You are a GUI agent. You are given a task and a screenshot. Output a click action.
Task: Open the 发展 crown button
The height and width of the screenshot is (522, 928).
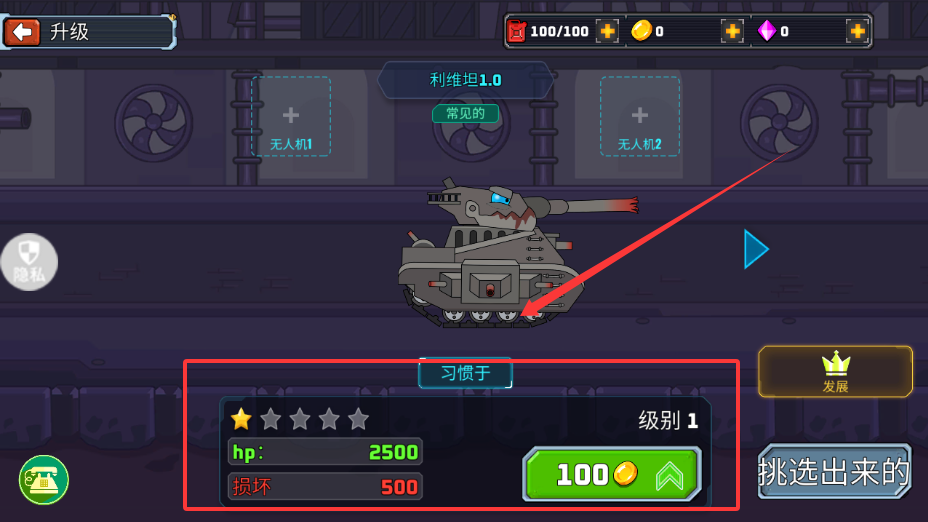pyautogui.click(x=835, y=372)
